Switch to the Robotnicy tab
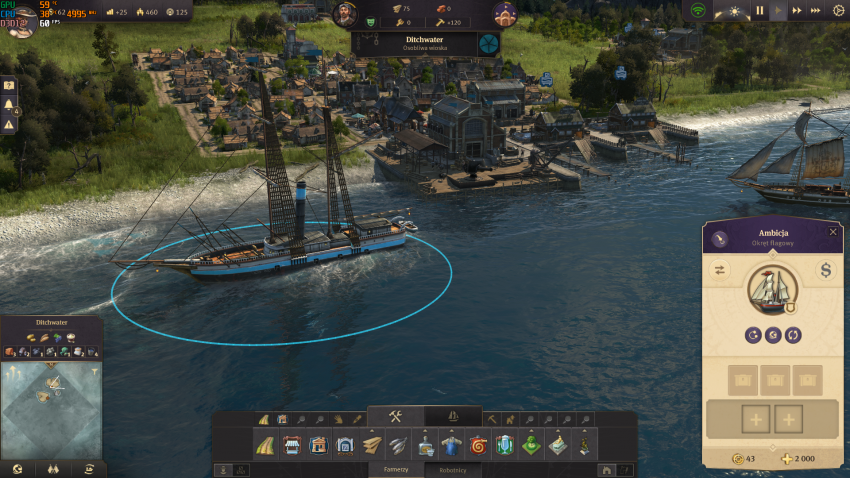This screenshot has height=478, width=850. coord(451,468)
